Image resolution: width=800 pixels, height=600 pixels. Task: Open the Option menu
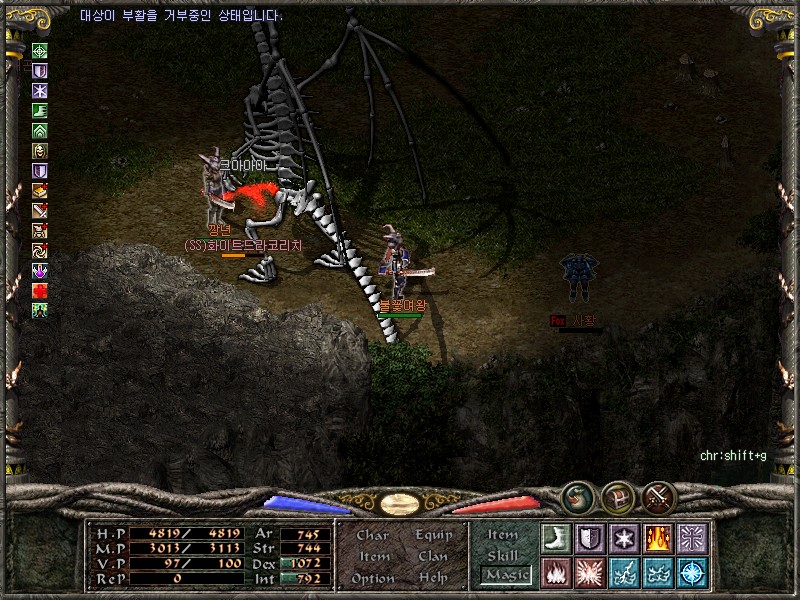pos(372,578)
